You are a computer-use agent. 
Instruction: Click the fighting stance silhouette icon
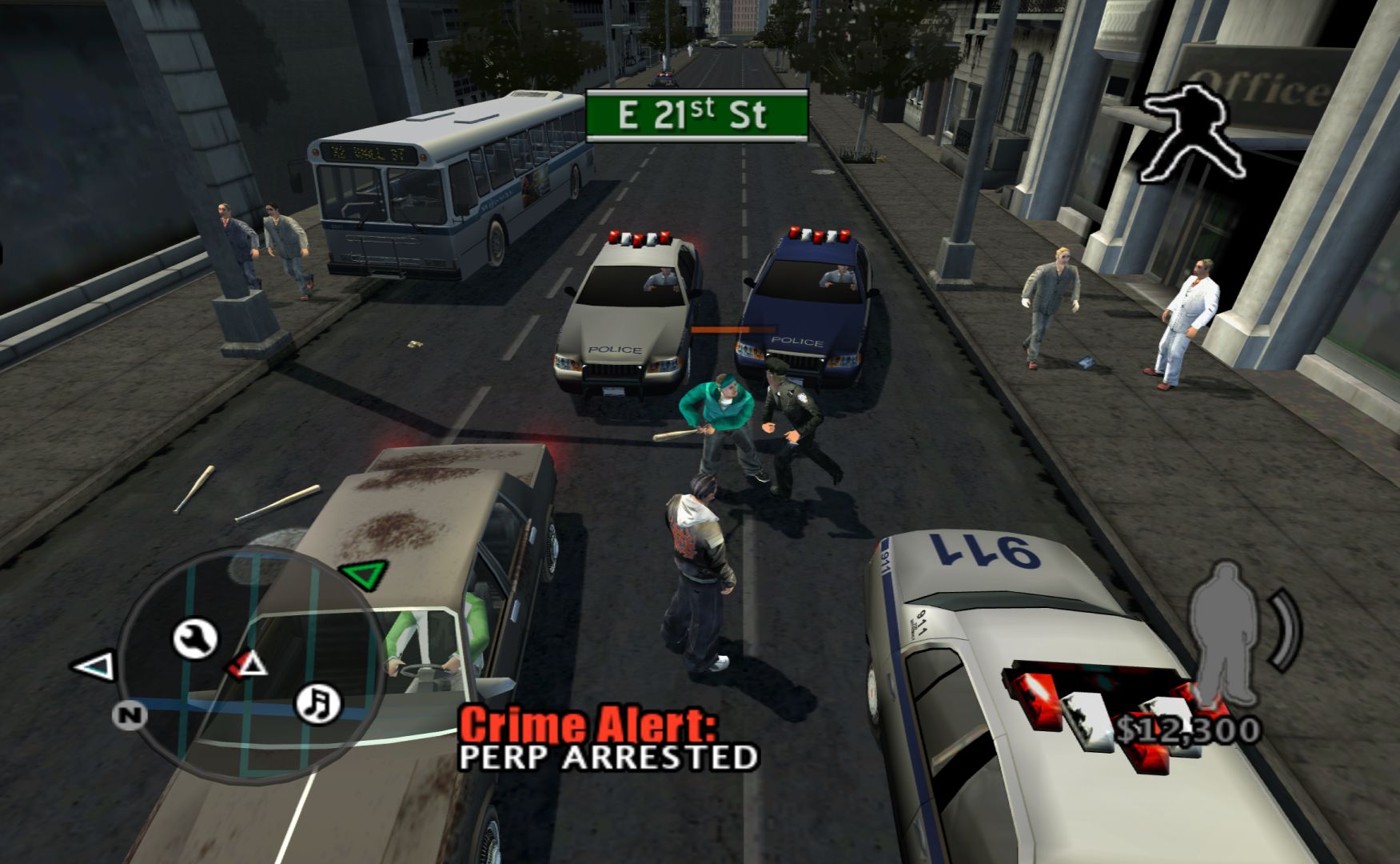point(1191,132)
